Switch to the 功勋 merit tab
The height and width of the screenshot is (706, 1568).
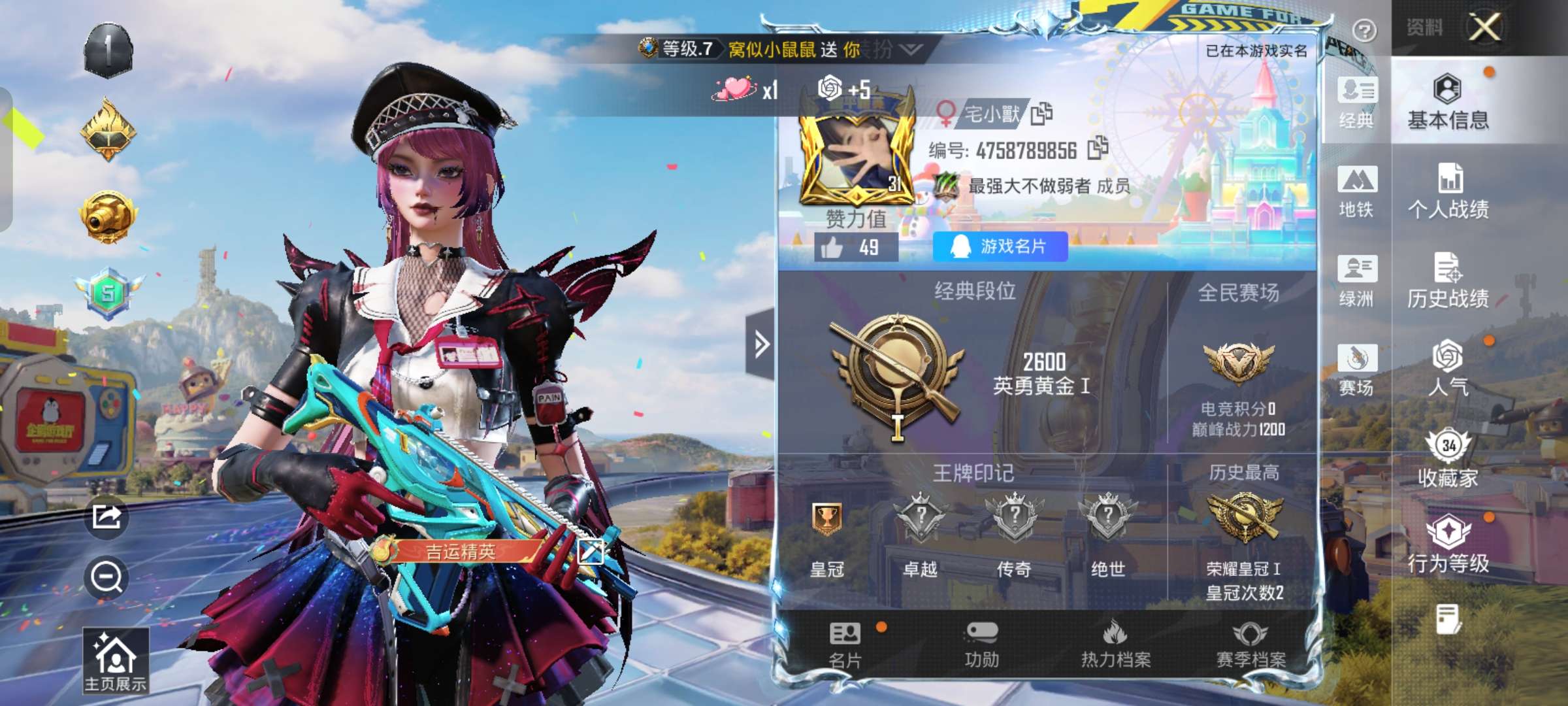(x=981, y=645)
